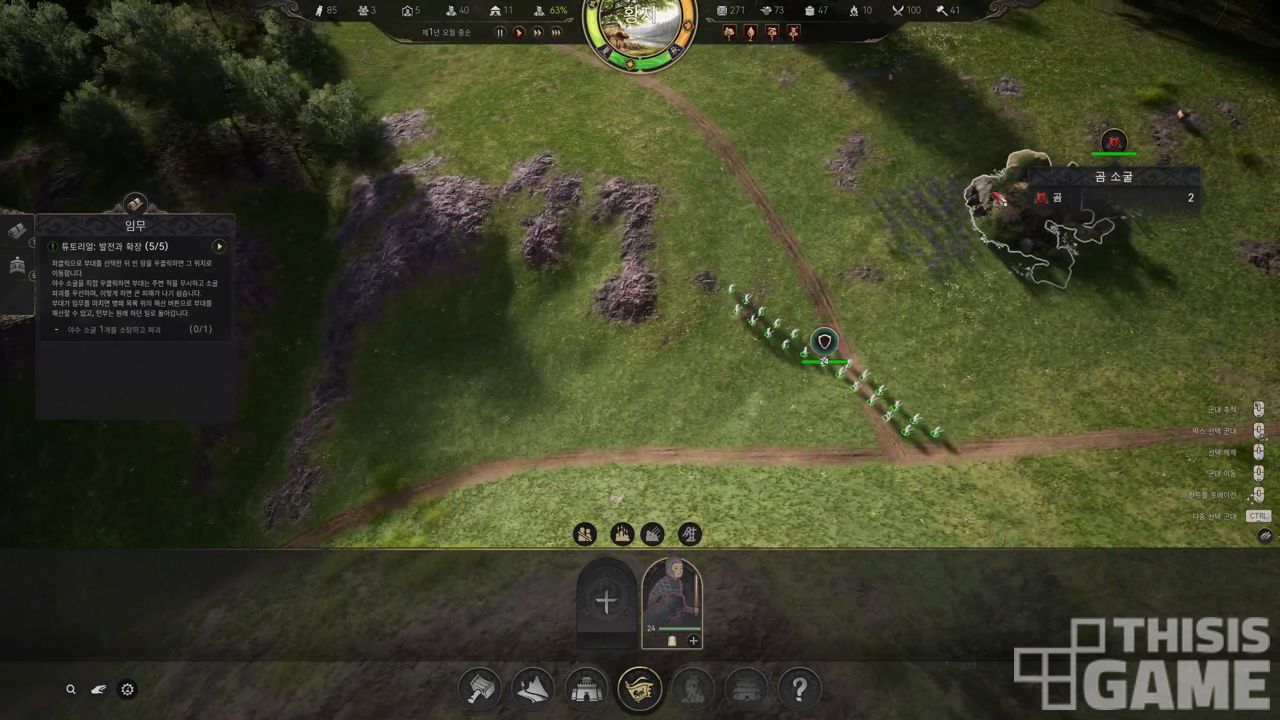Click the disband troops icon above unit cards

pyautogui.click(x=585, y=534)
